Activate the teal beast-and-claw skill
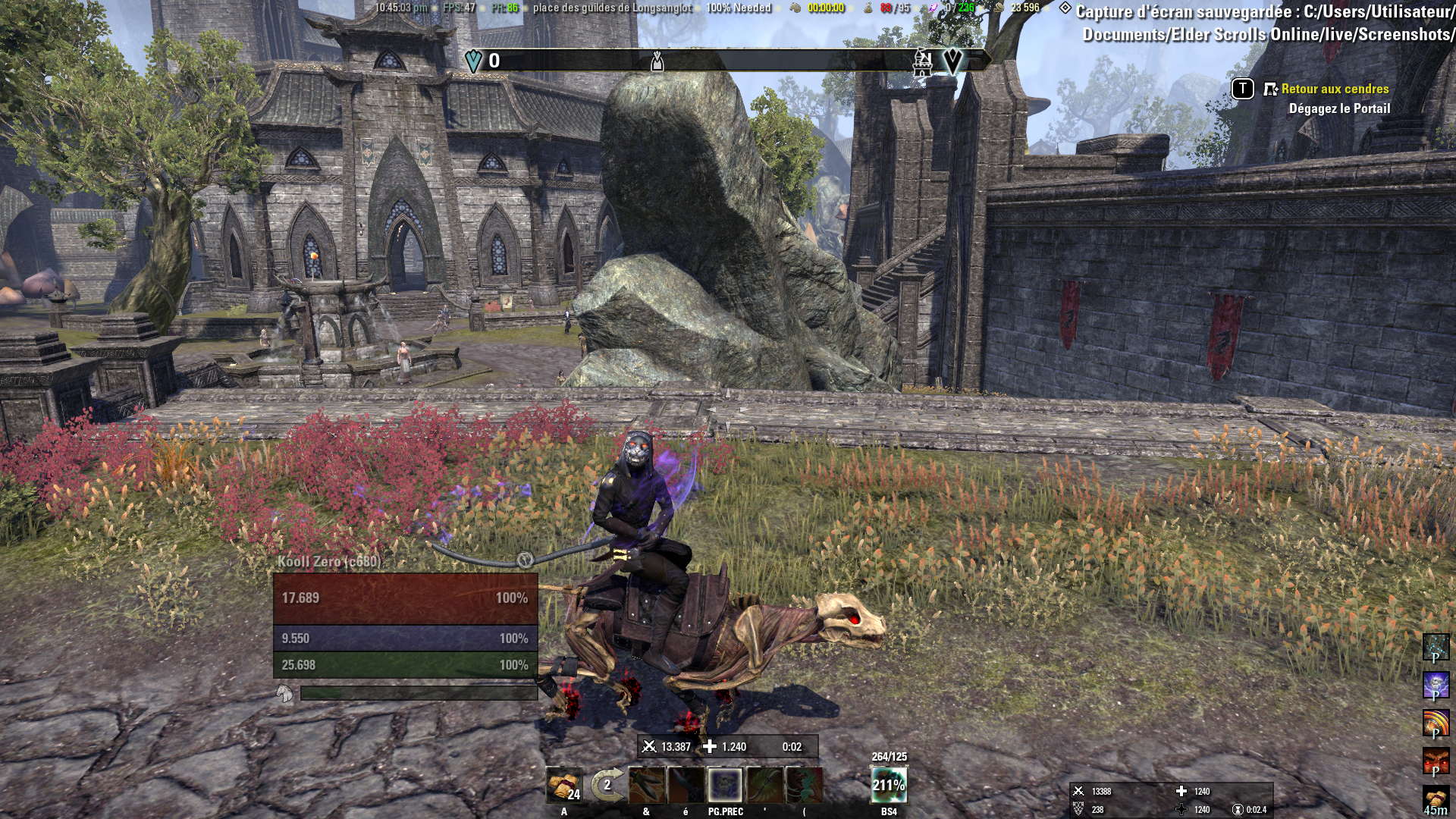Screen dimensions: 1456x819 tap(804, 785)
